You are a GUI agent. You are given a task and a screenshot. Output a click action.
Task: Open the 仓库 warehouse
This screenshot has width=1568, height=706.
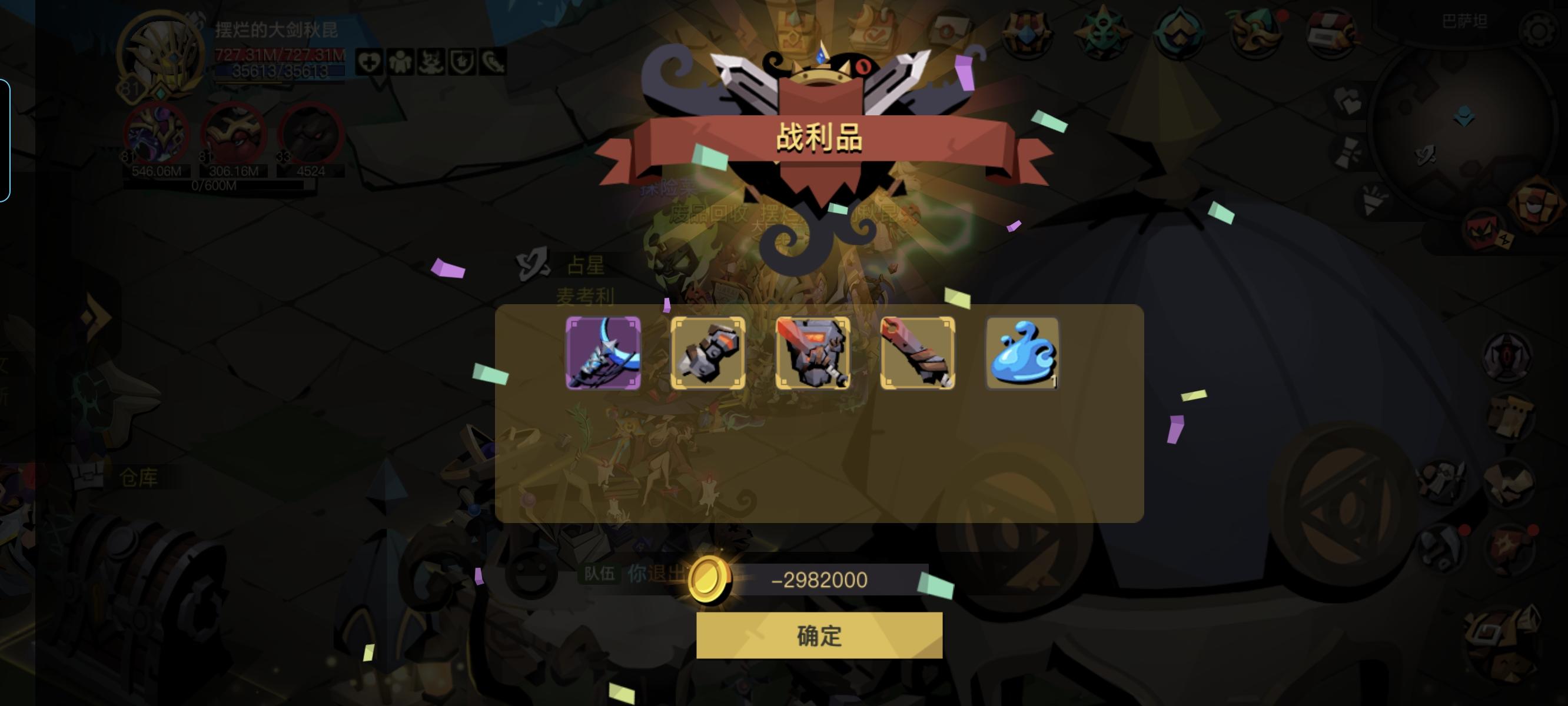[x=139, y=479]
